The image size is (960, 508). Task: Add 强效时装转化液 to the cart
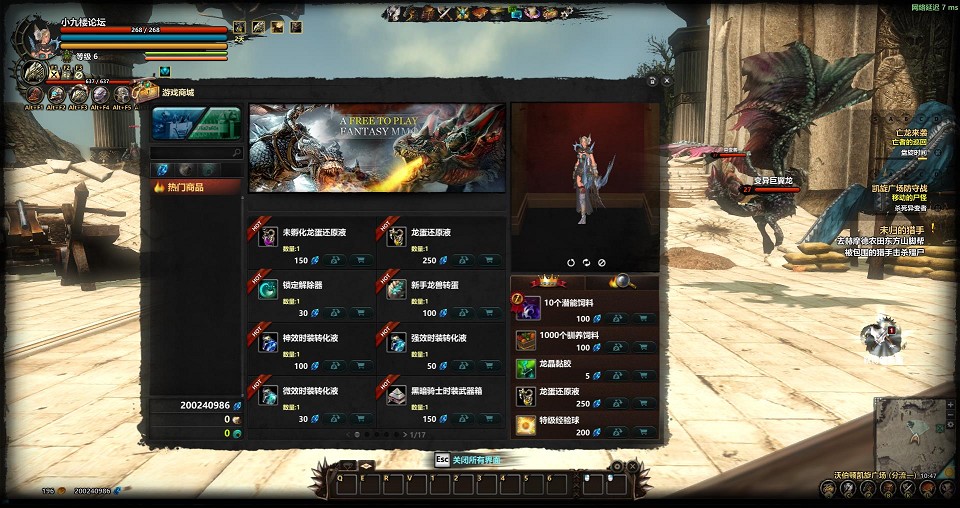point(490,366)
